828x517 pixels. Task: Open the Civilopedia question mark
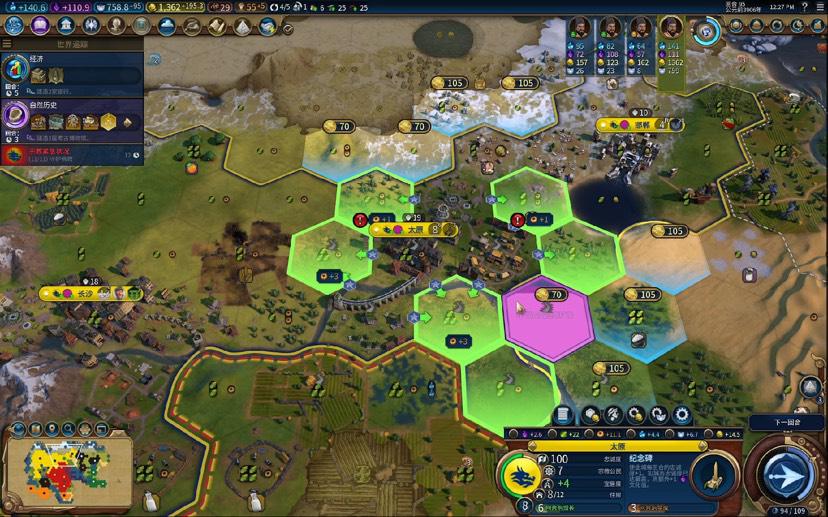(x=804, y=7)
